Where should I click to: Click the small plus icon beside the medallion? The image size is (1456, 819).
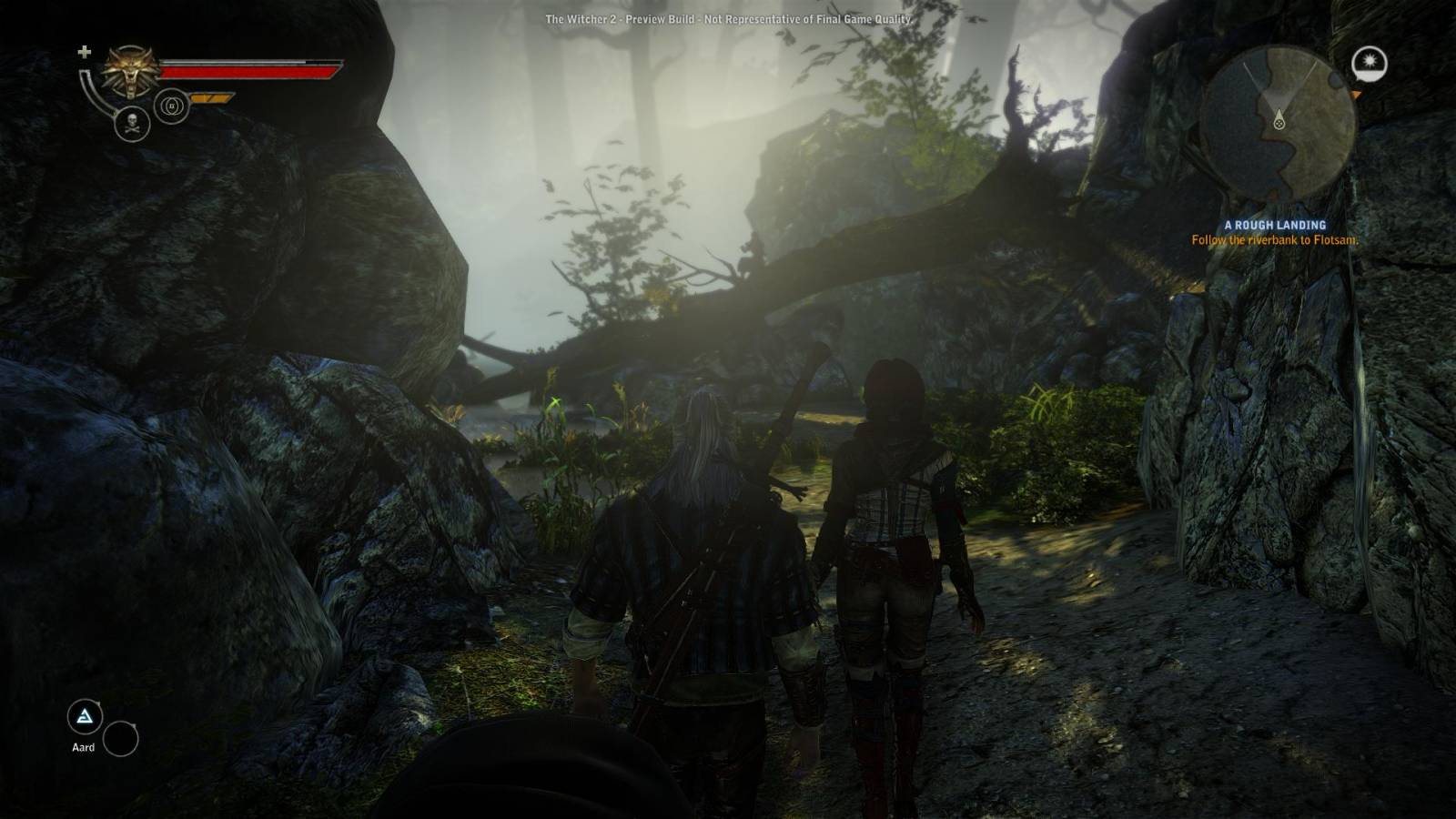(84, 52)
